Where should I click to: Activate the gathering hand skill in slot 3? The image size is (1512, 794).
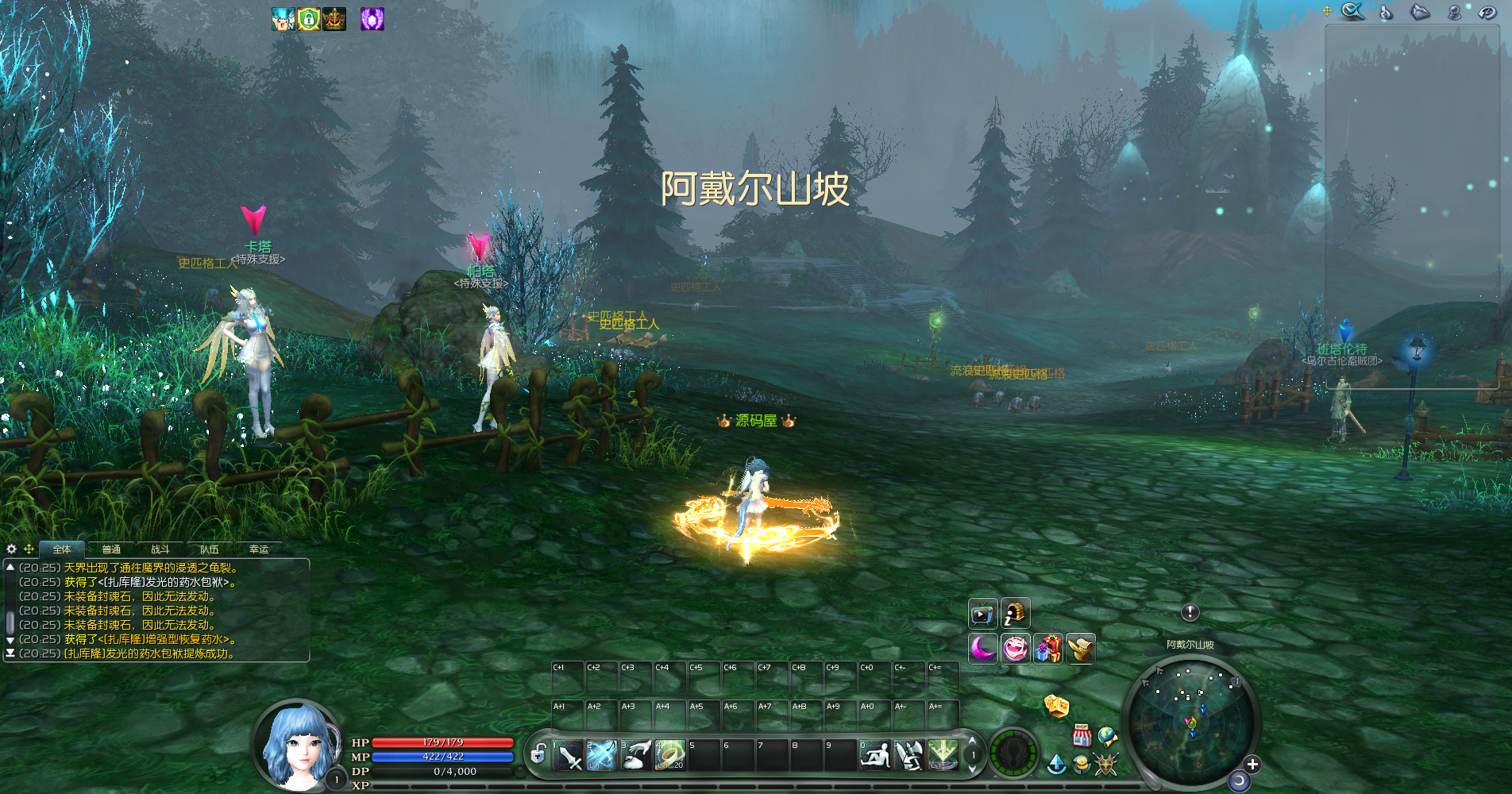(x=635, y=755)
